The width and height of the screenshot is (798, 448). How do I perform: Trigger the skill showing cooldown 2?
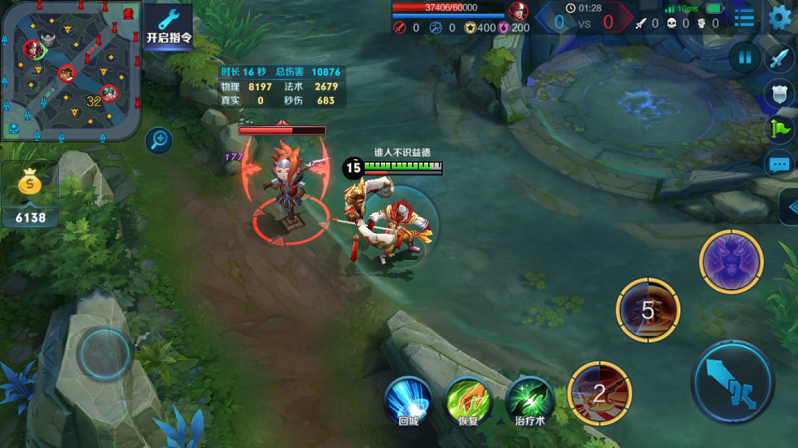click(600, 392)
